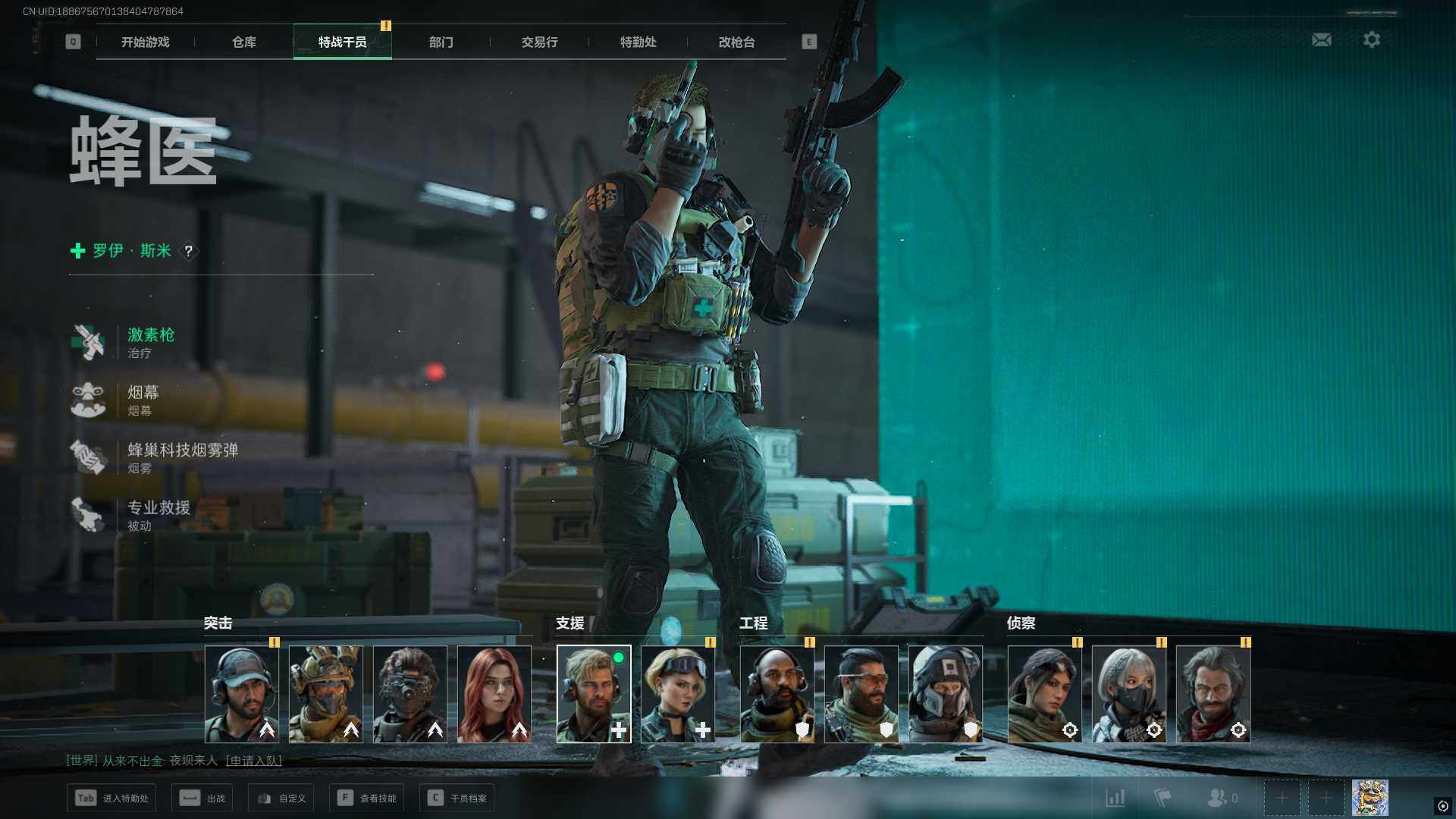Click the question mark beside 罗伊·斯米
Image resolution: width=1456 pixels, height=819 pixels.
click(189, 251)
